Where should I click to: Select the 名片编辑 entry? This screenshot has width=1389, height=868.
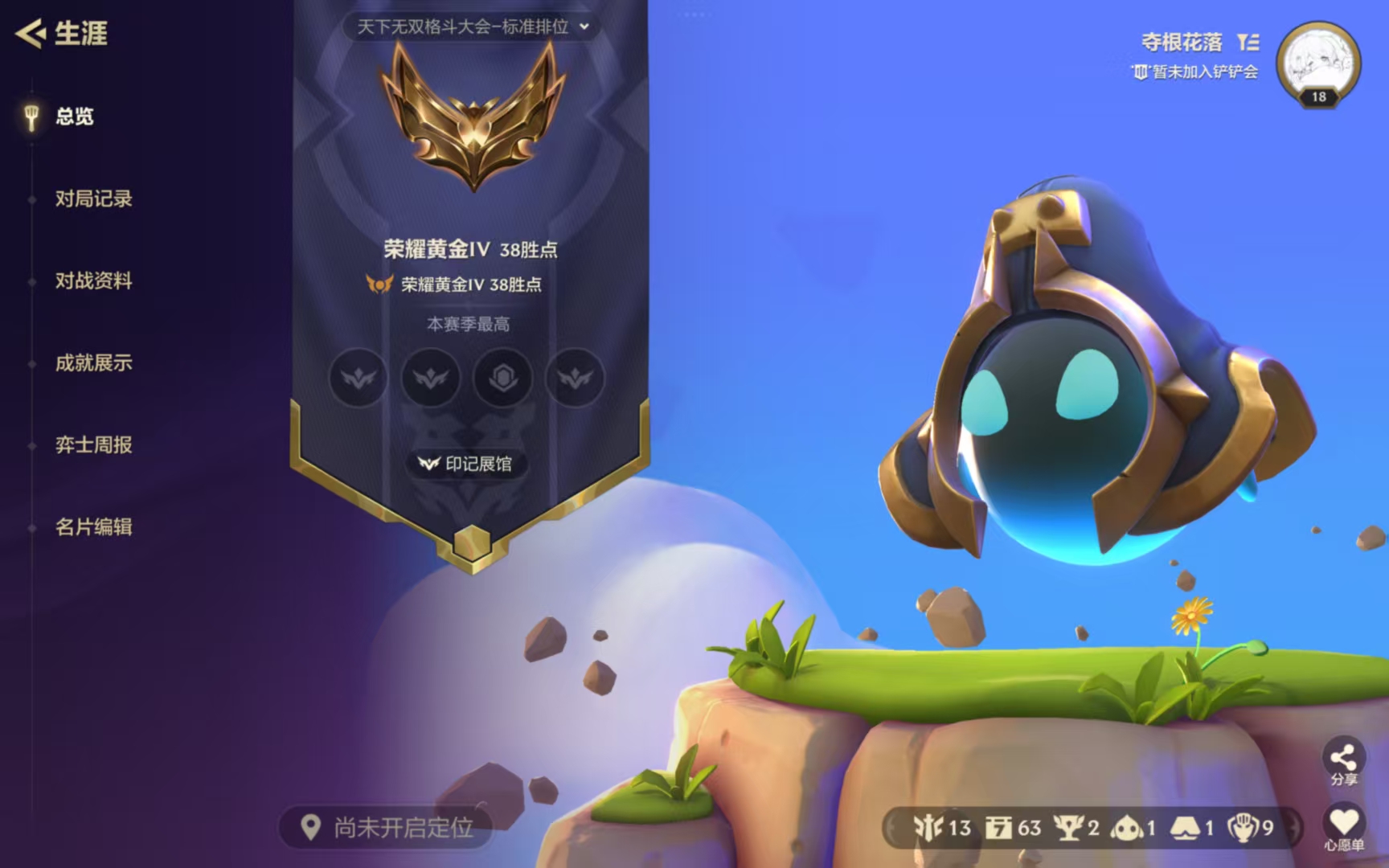[93, 526]
